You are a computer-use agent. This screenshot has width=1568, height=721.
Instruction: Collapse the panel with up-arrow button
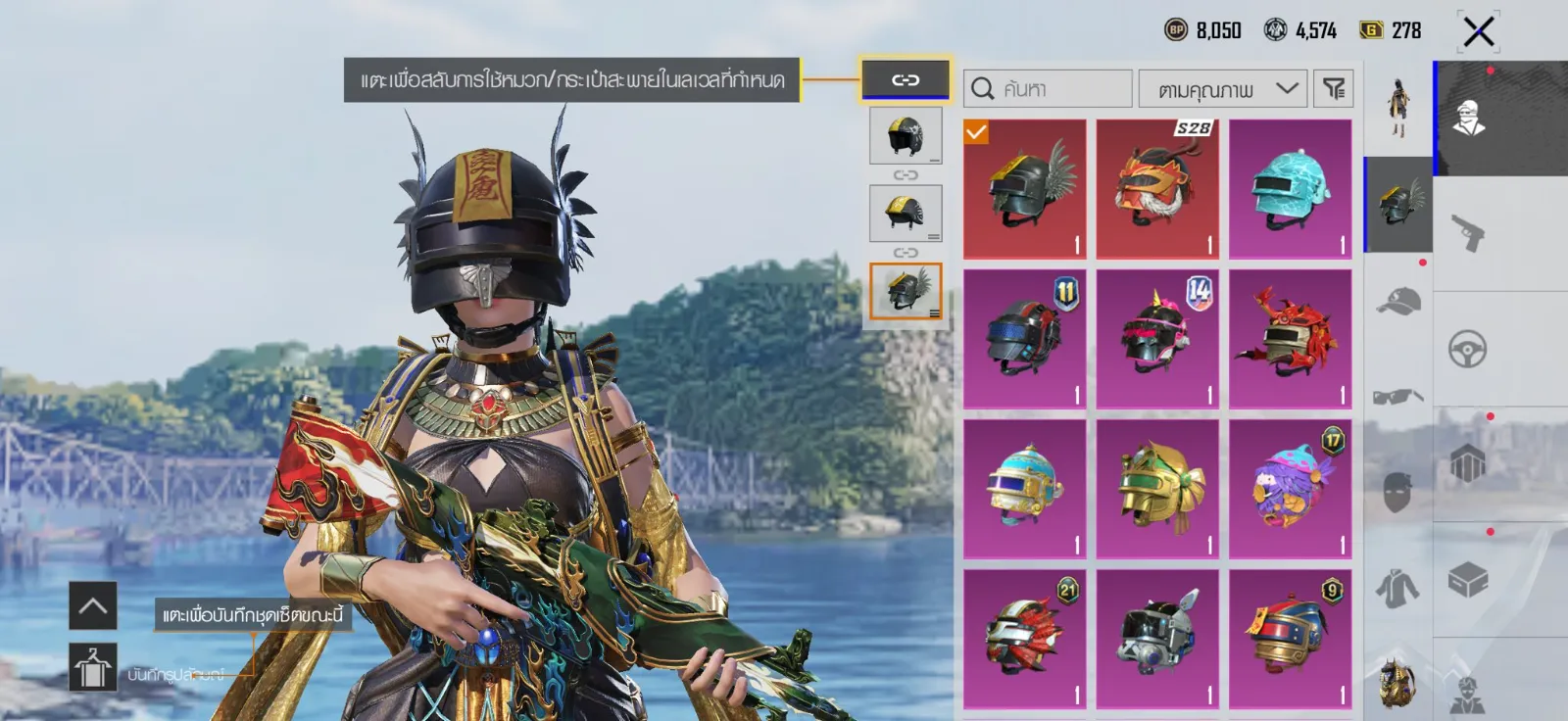click(93, 605)
